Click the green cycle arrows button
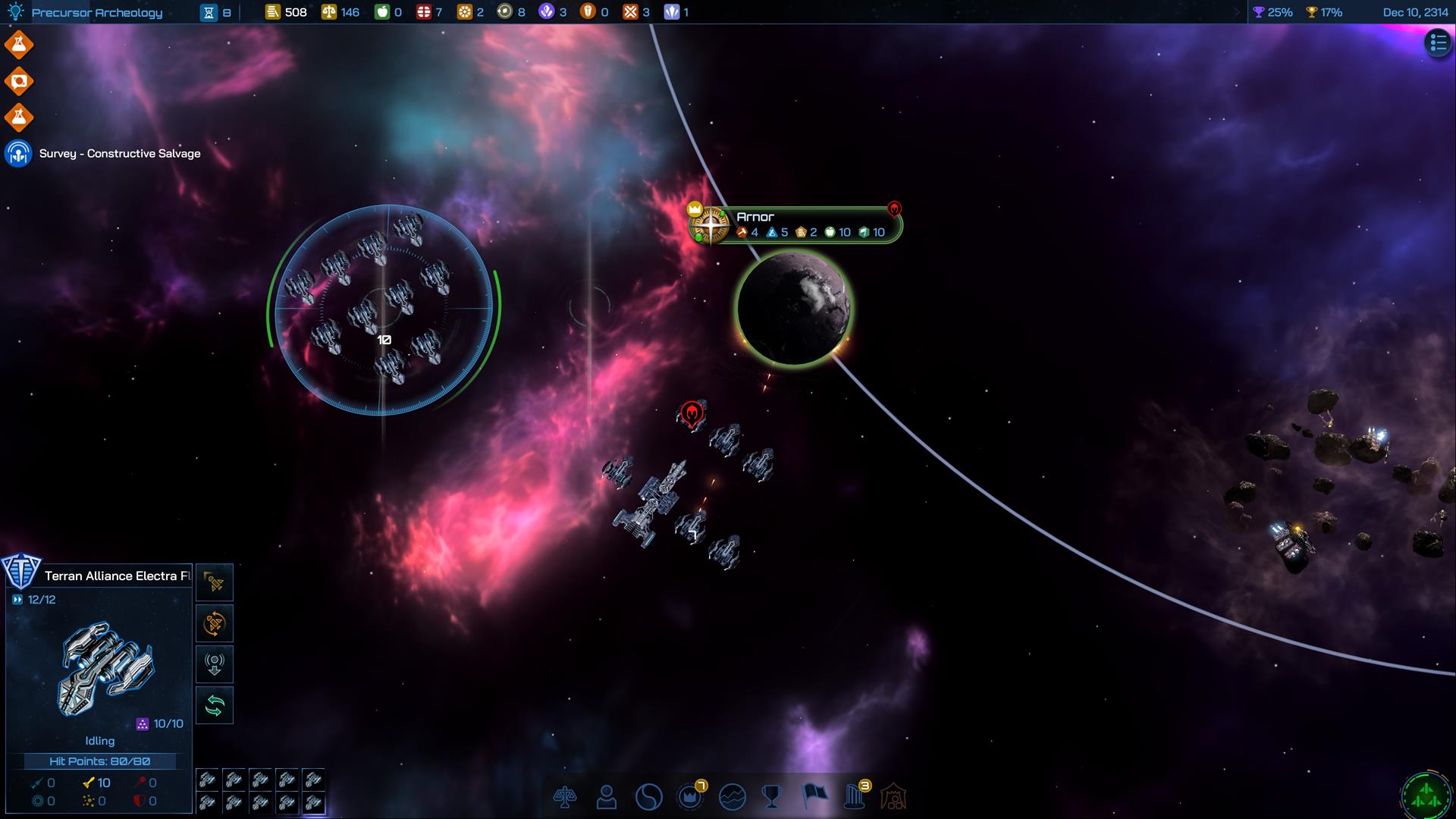This screenshot has width=1456, height=819. tap(215, 705)
